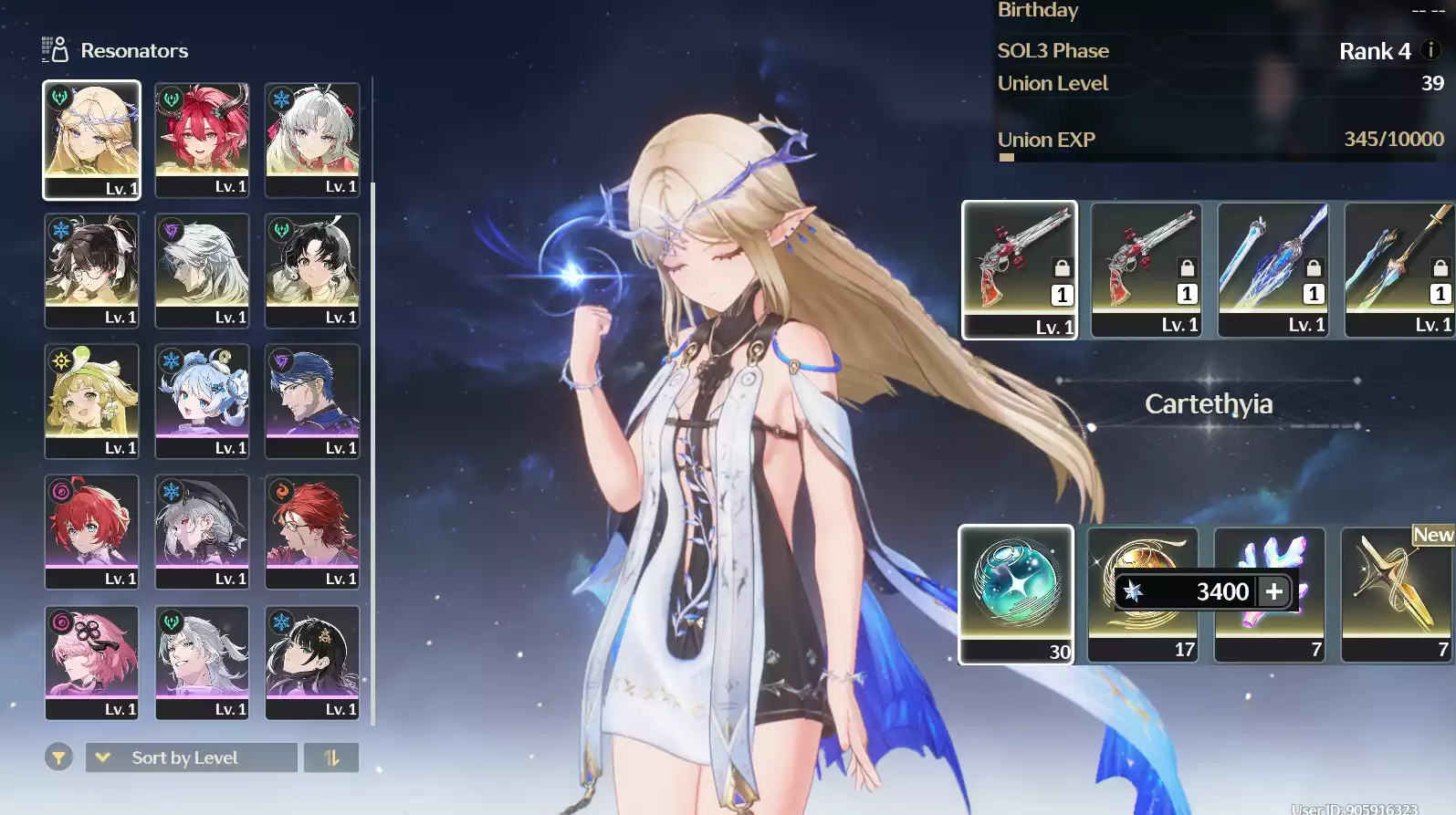The height and width of the screenshot is (815, 1456).
Task: Select the dark-haired resonator wearing glasses
Action: pyautogui.click(x=91, y=269)
